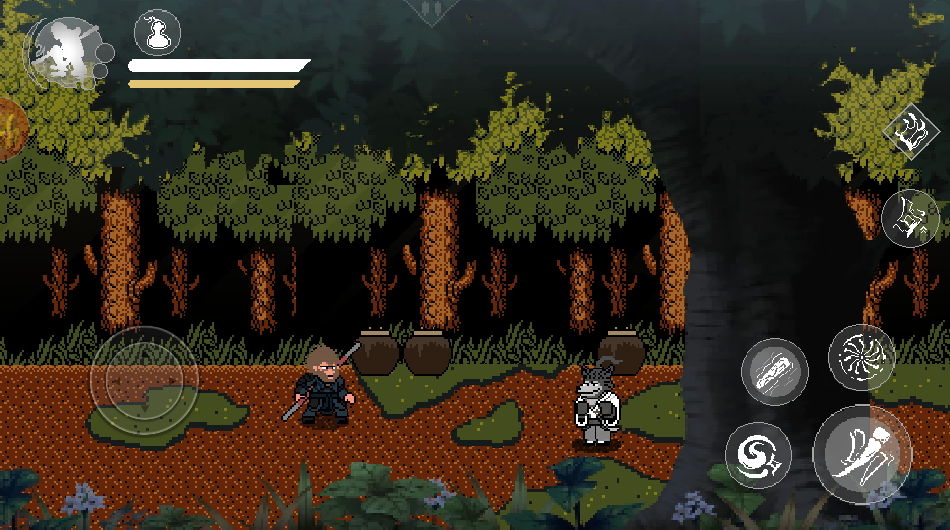The height and width of the screenshot is (530, 950).
Task: Tap the orange round button at left edge
Action: pos(10,129)
